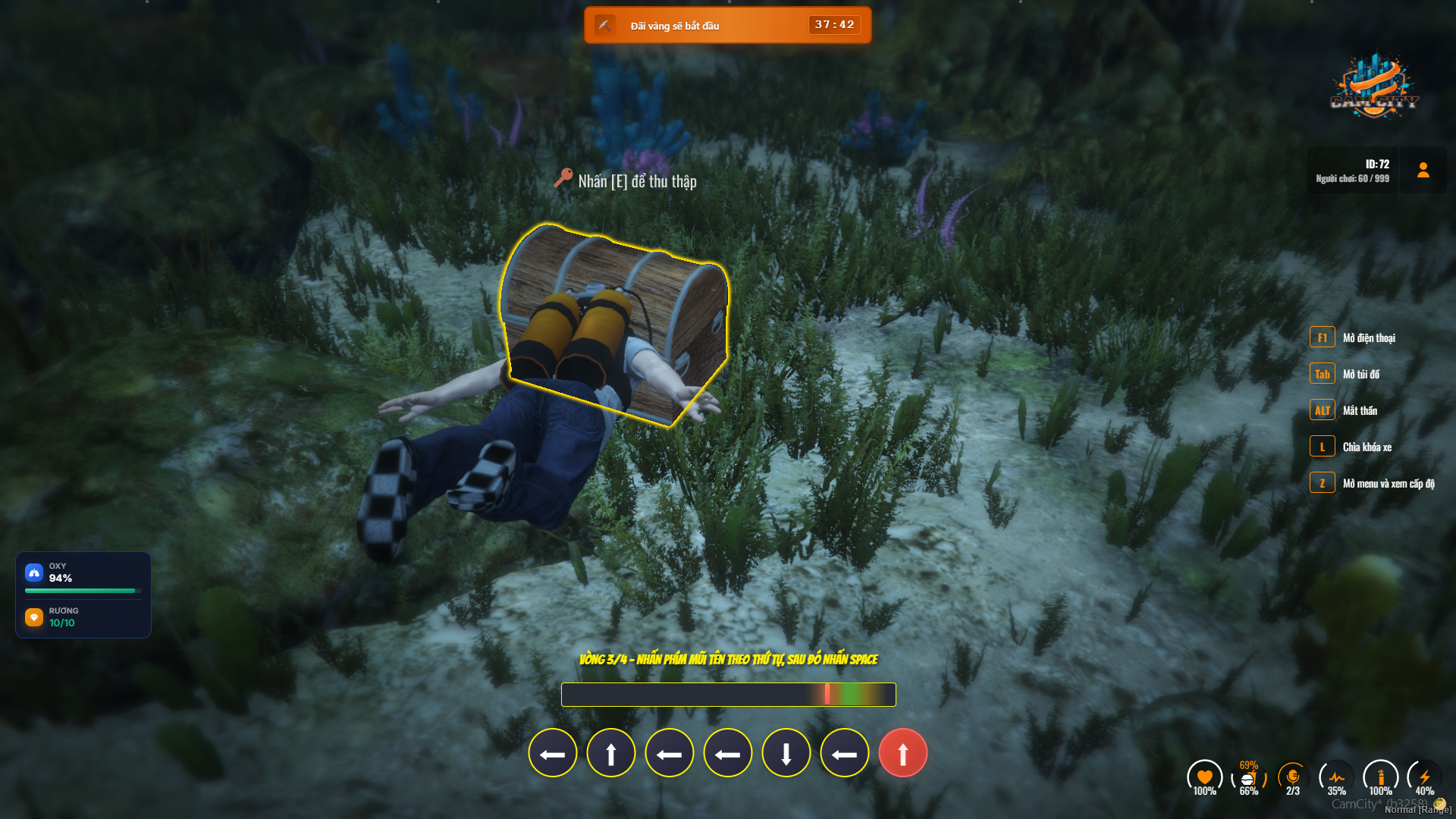The height and width of the screenshot is (819, 1456).
Task: Click the heart health status icon
Action: coord(1204,777)
